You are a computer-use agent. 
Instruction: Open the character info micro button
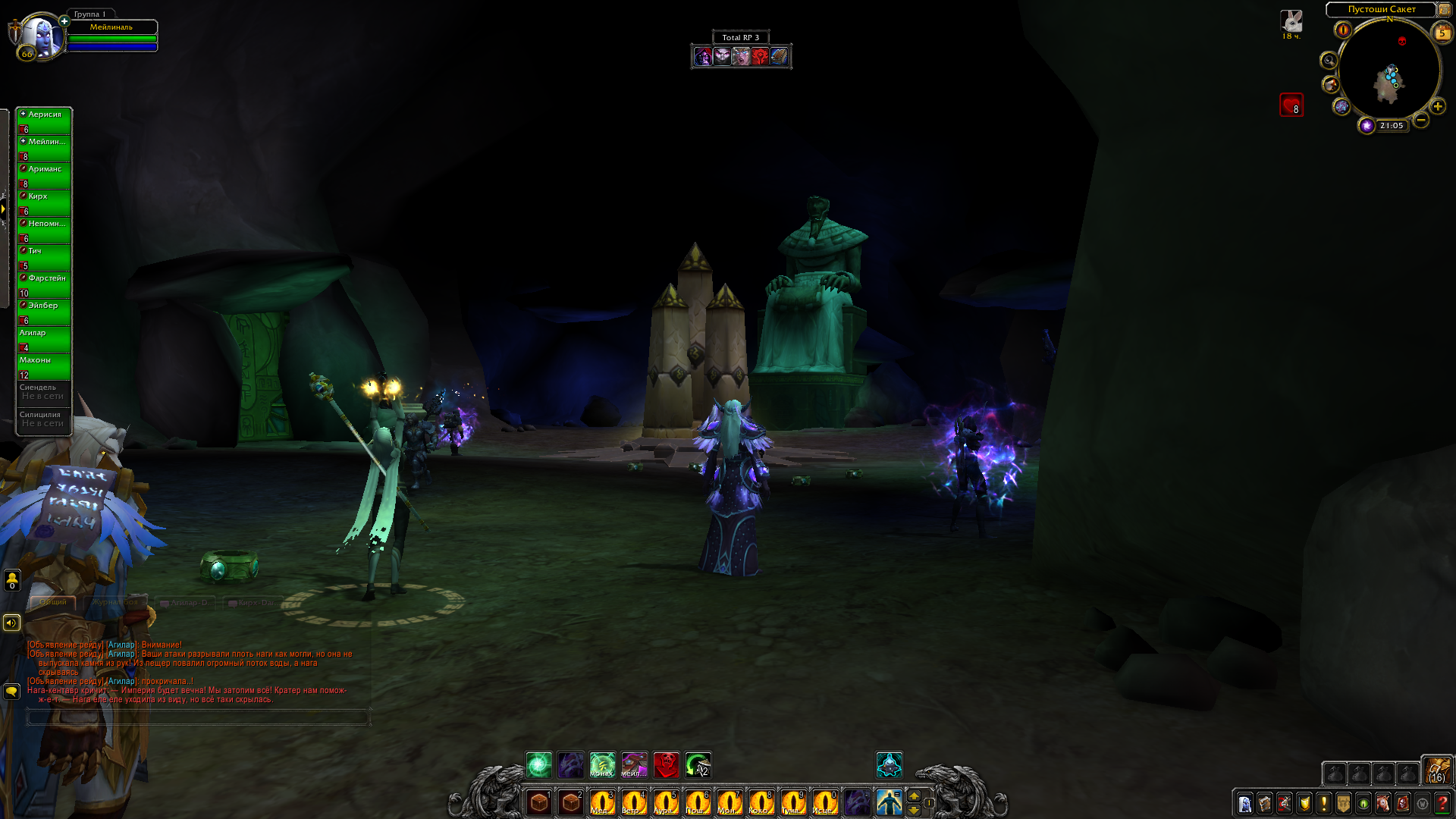tap(1245, 803)
